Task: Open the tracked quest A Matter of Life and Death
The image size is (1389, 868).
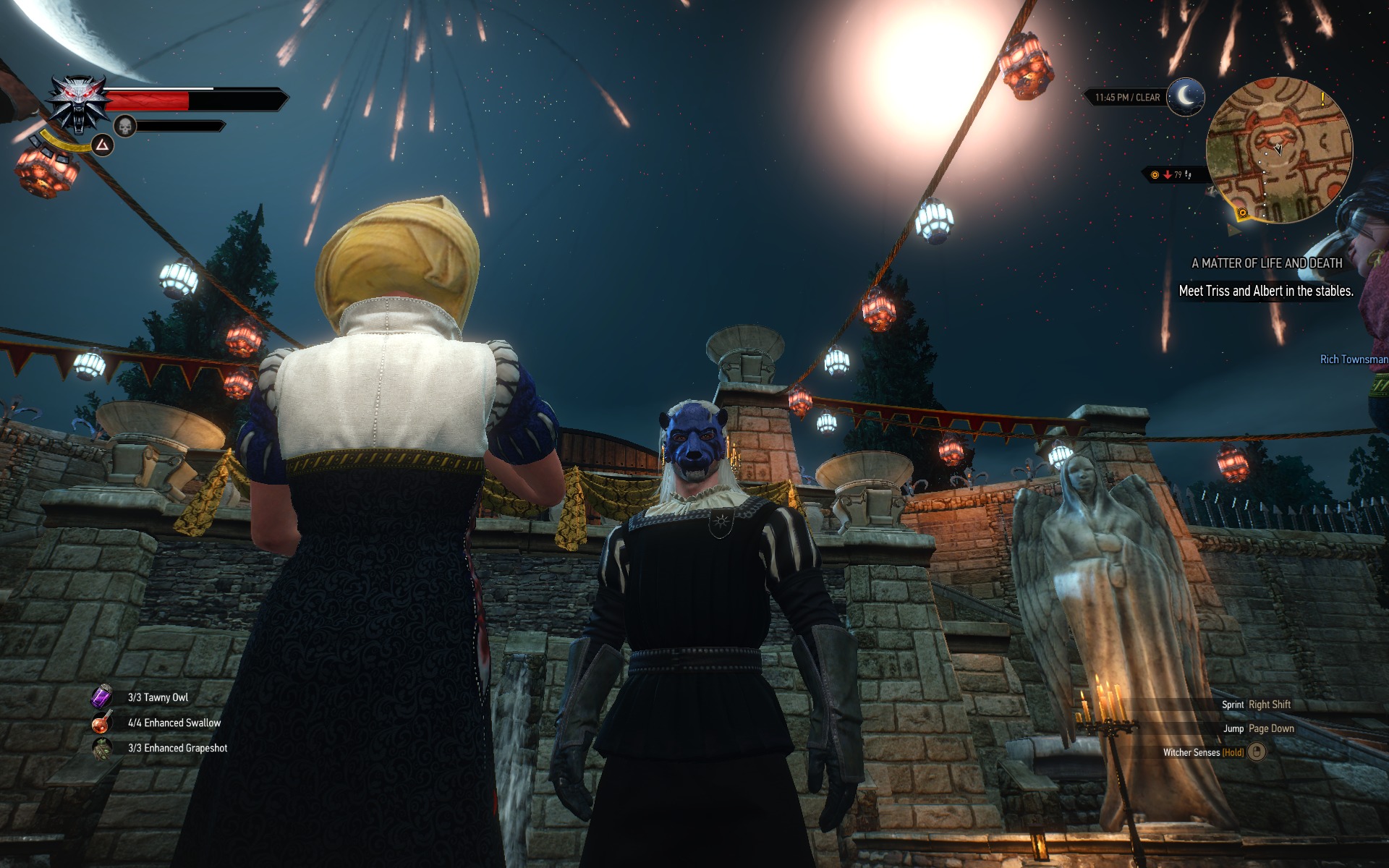Action: 1266,263
